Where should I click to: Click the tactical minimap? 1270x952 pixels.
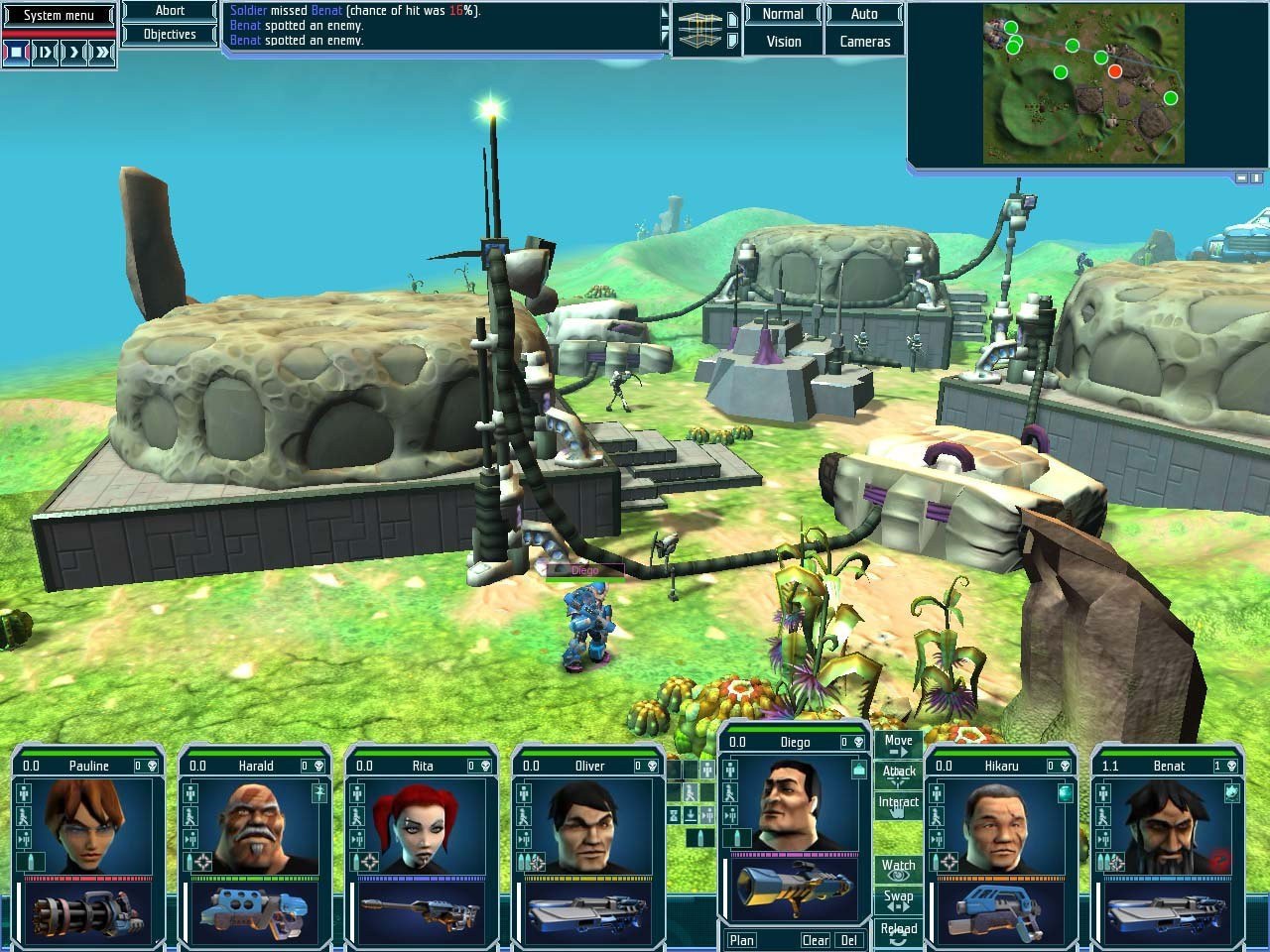point(1083,83)
